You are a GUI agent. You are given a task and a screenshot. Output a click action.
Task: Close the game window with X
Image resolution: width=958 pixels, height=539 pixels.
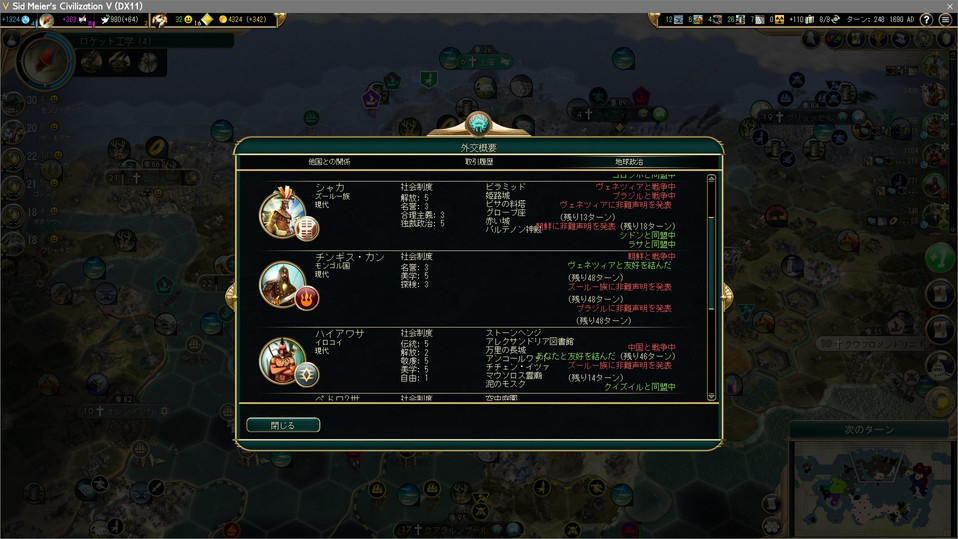point(946,6)
